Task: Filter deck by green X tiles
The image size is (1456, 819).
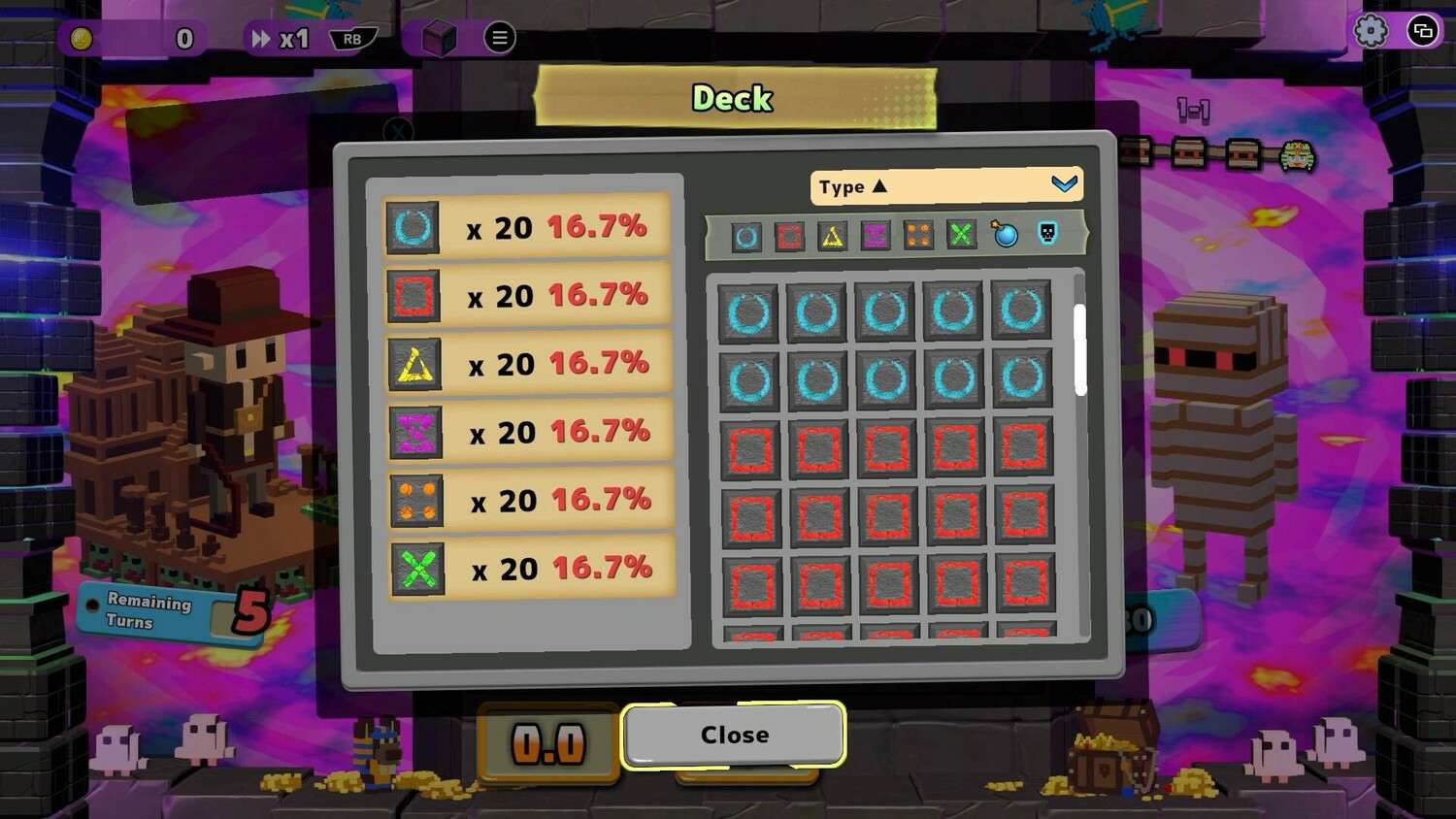Action: 960,234
